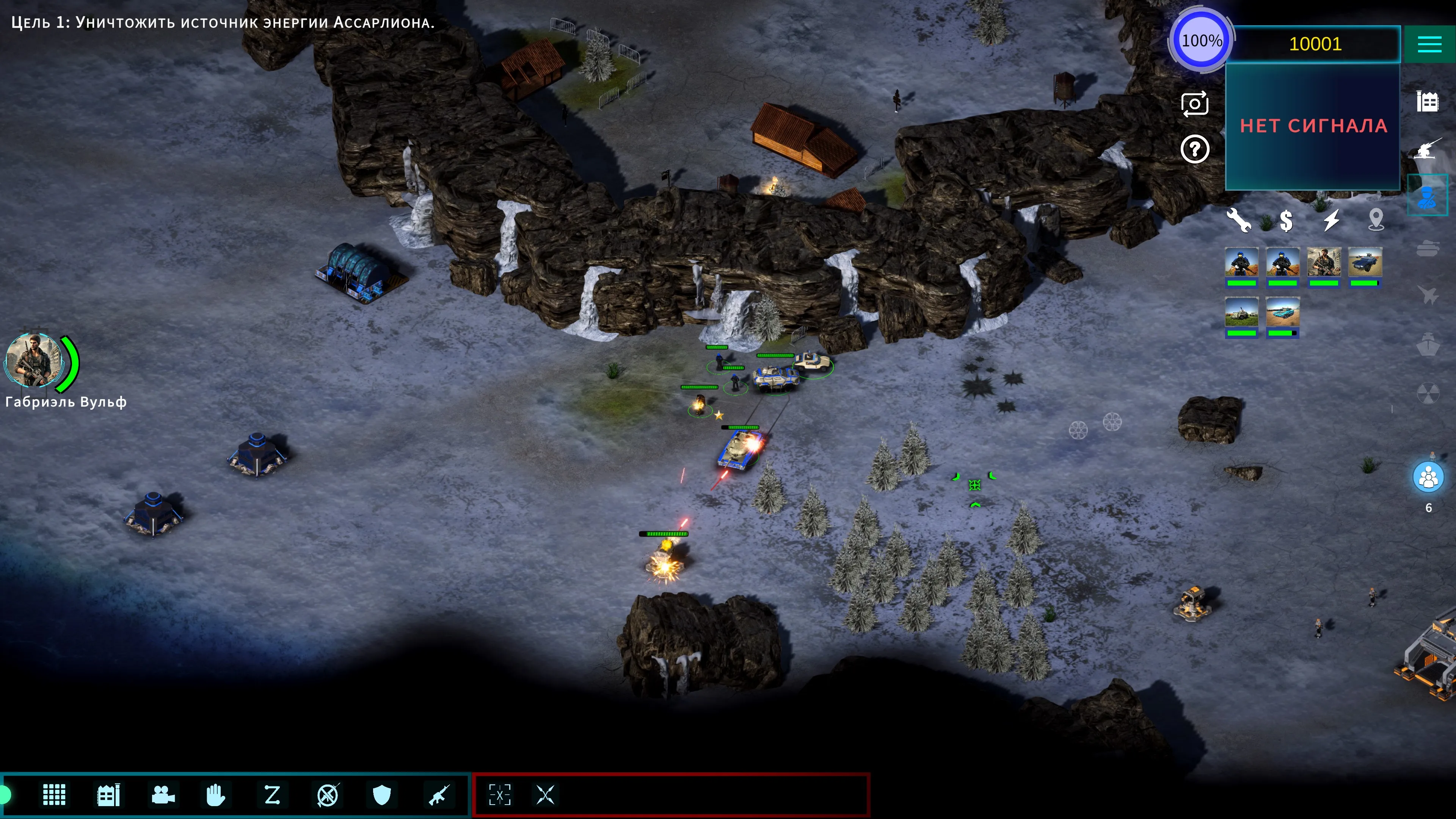The width and height of the screenshot is (1456, 819).
Task: Toggle the hold-fire crossed-out rifle icon
Action: 328,795
